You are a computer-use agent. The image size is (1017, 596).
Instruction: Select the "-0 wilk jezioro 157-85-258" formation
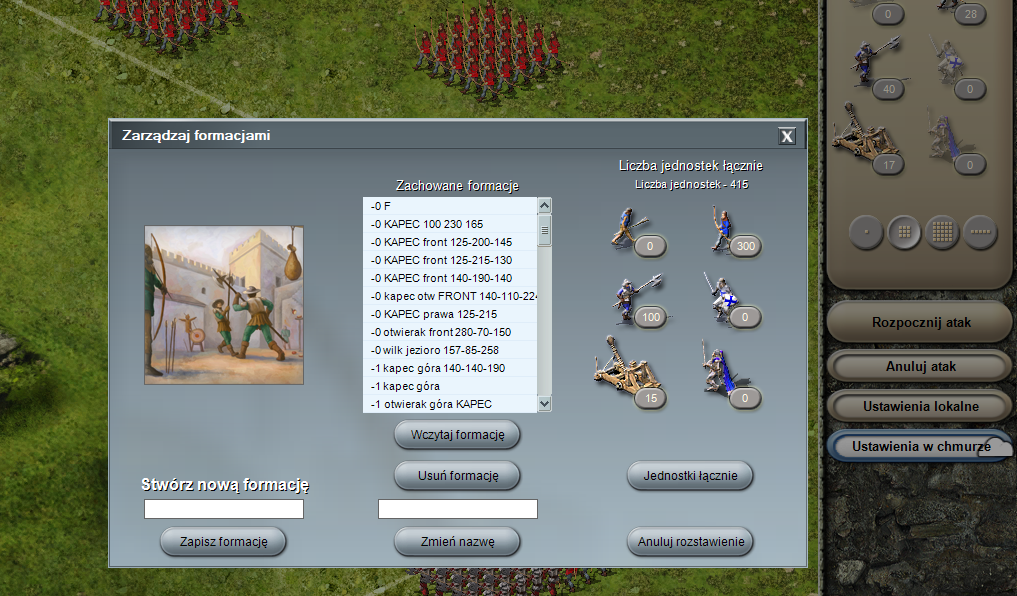(x=450, y=350)
